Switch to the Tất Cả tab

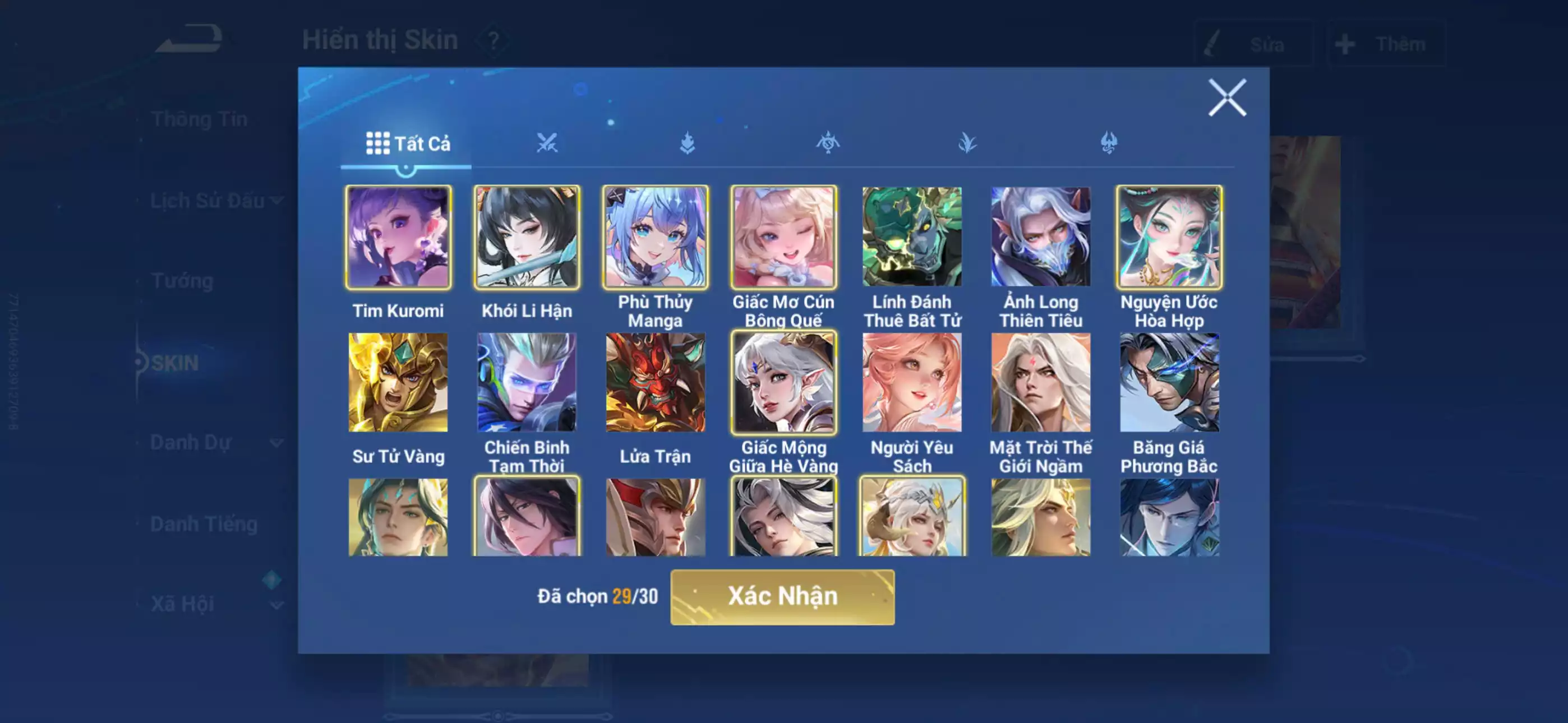407,144
